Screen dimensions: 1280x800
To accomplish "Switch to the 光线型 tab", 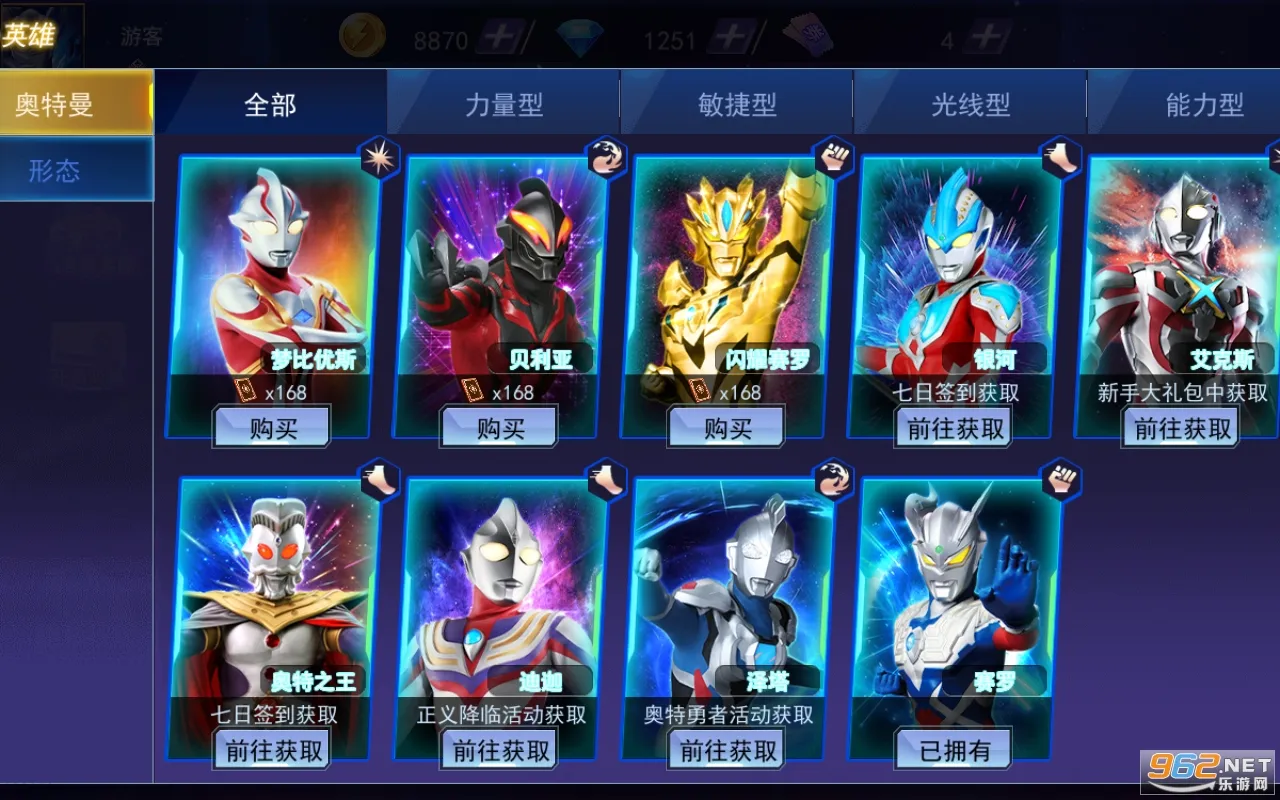I will (x=968, y=102).
